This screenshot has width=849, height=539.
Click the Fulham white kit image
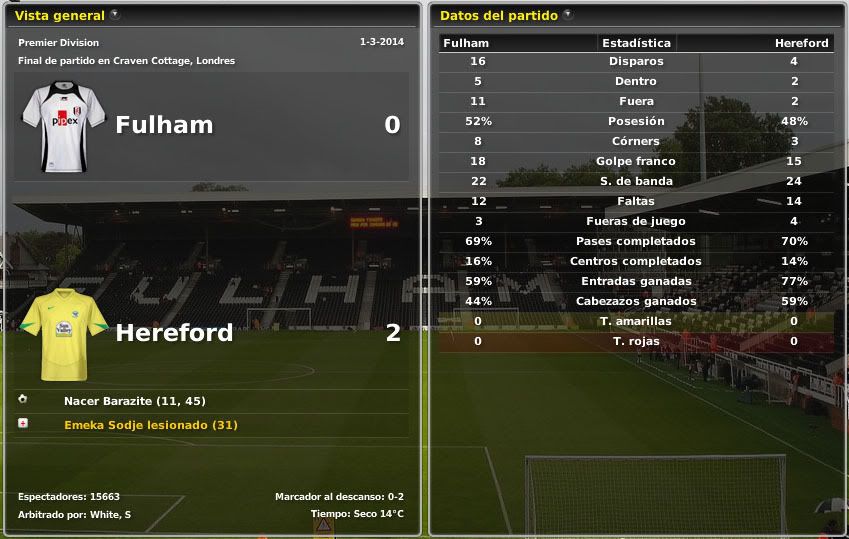pos(64,125)
